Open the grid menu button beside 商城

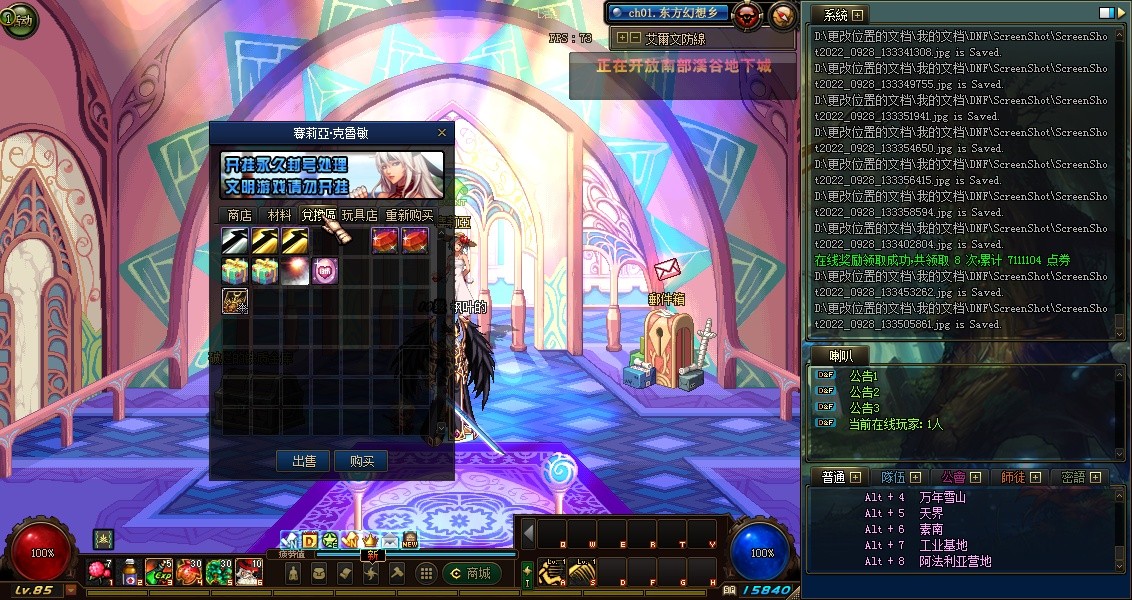(426, 573)
